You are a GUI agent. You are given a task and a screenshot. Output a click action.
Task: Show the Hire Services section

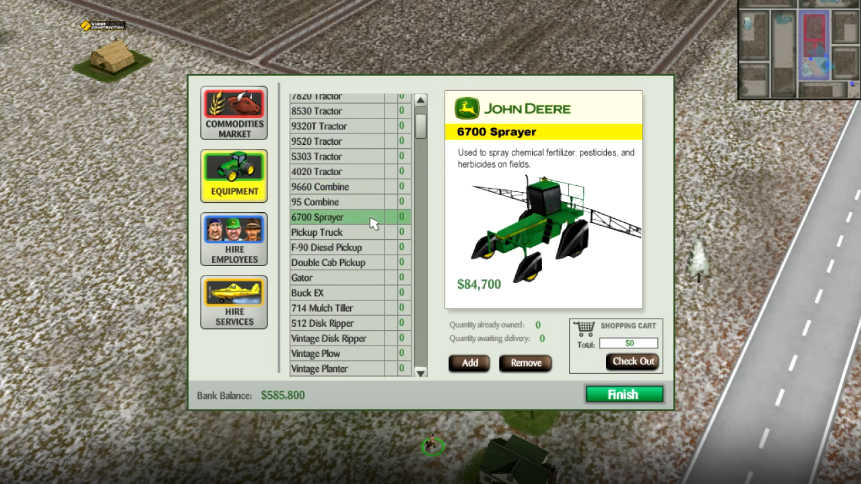pyautogui.click(x=234, y=302)
